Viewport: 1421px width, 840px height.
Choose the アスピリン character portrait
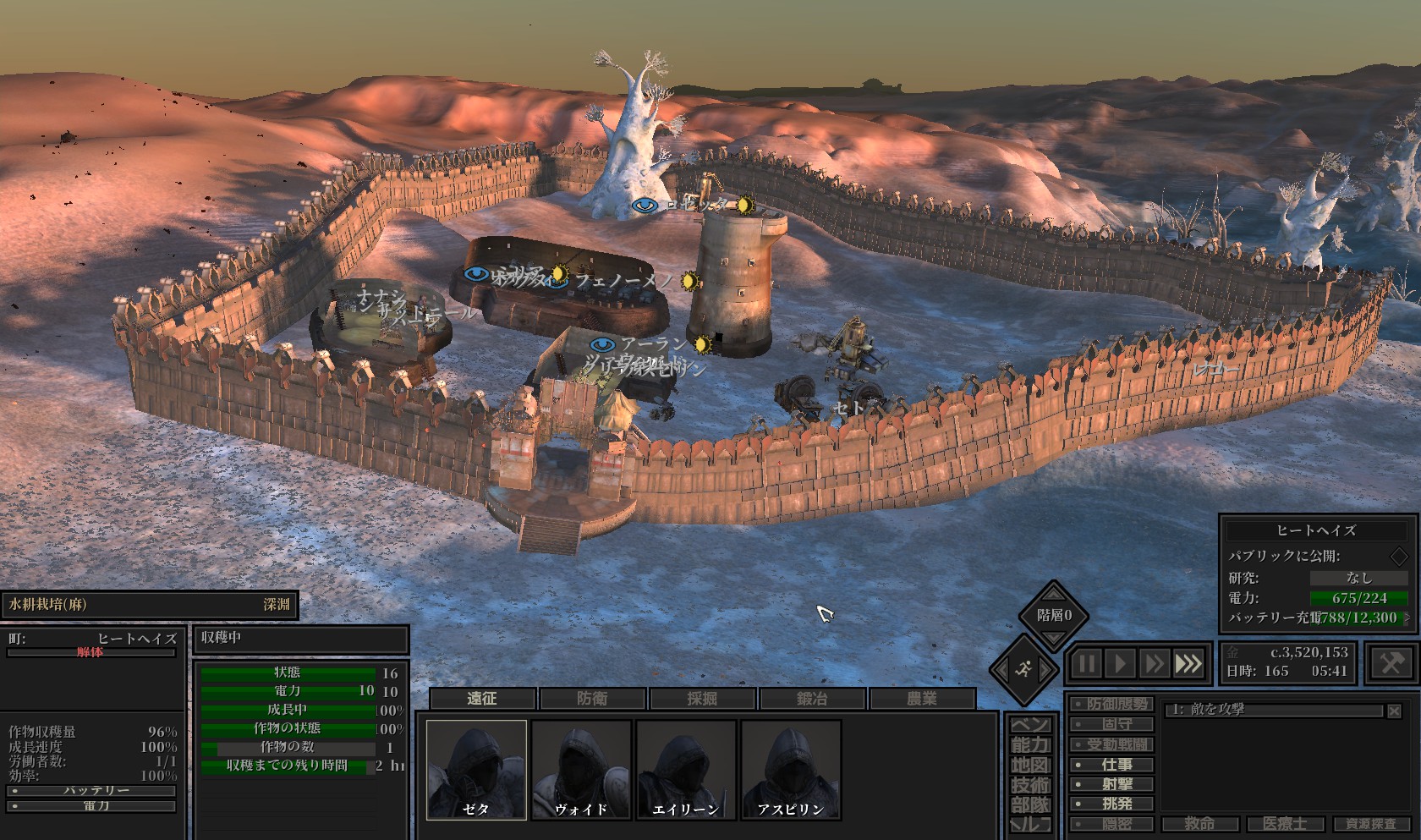pyautogui.click(x=791, y=769)
